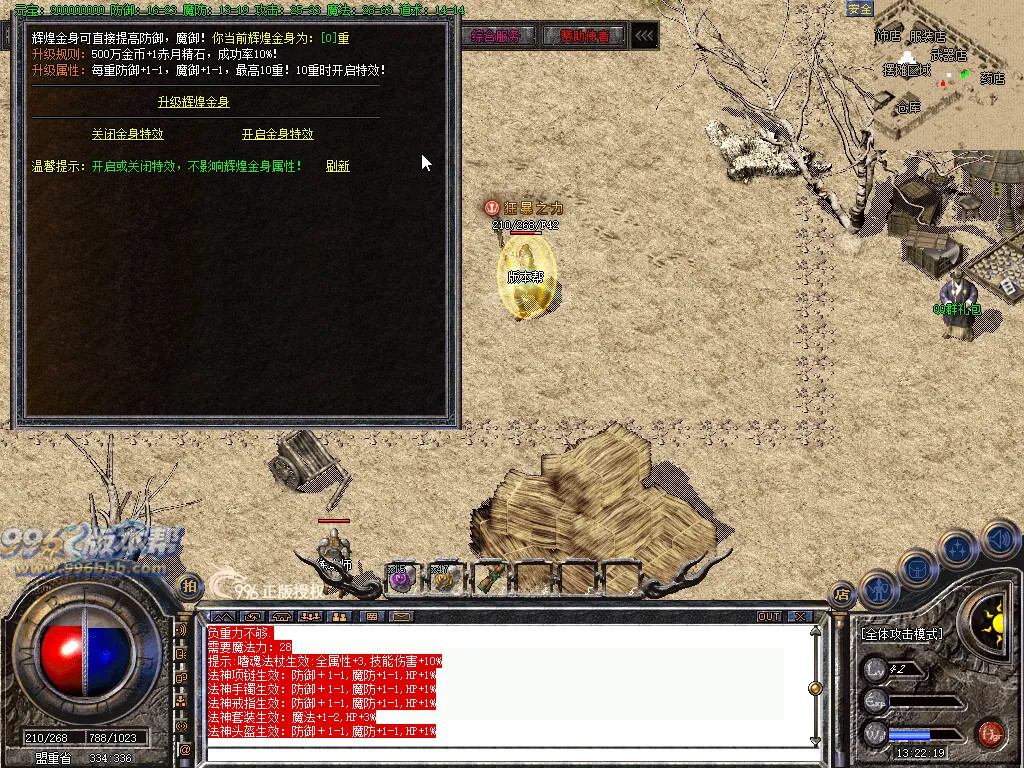Close the chat panel with X button
The width and height of the screenshot is (1024, 768).
(x=799, y=616)
